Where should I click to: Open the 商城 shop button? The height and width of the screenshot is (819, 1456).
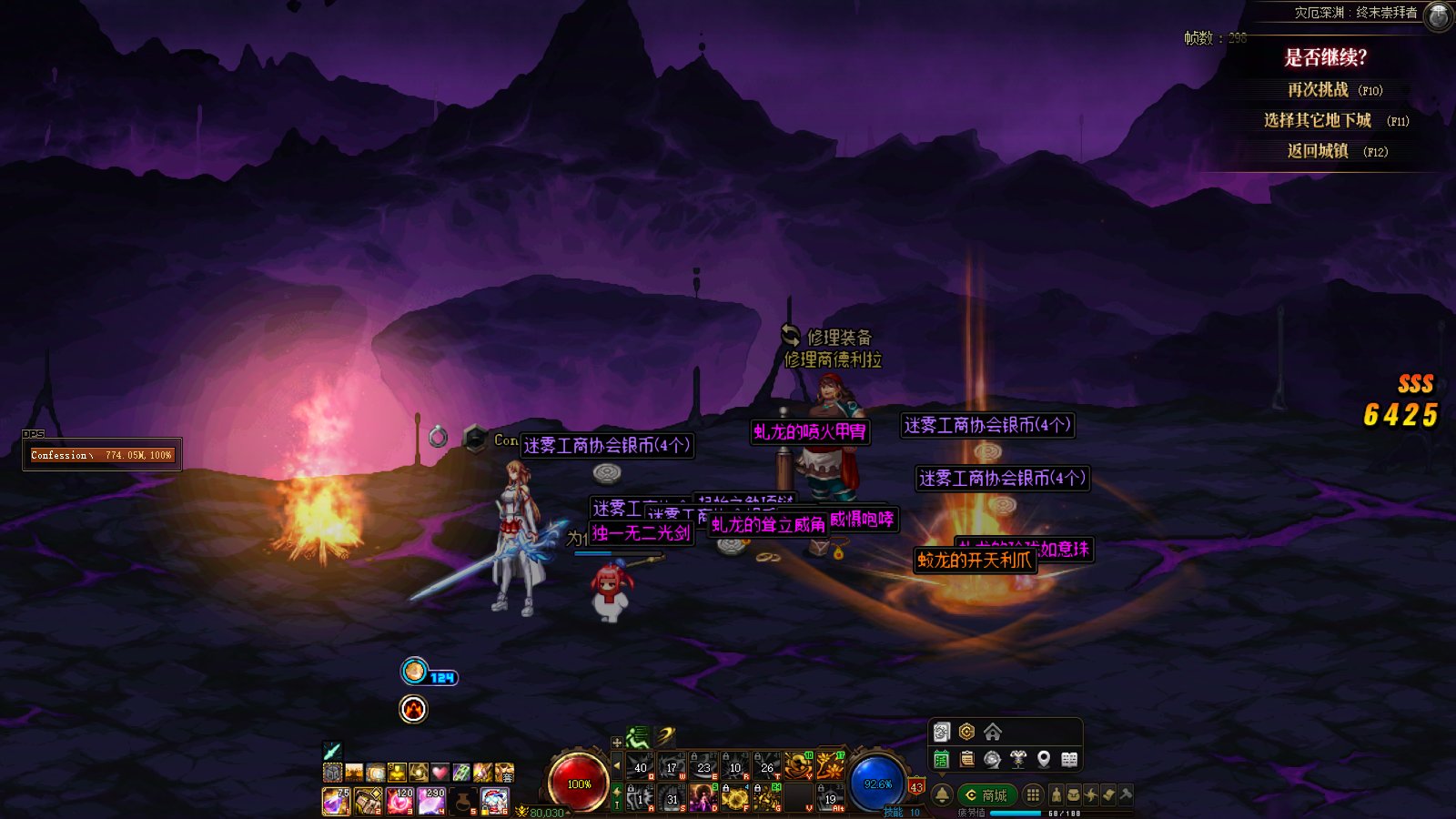986,795
